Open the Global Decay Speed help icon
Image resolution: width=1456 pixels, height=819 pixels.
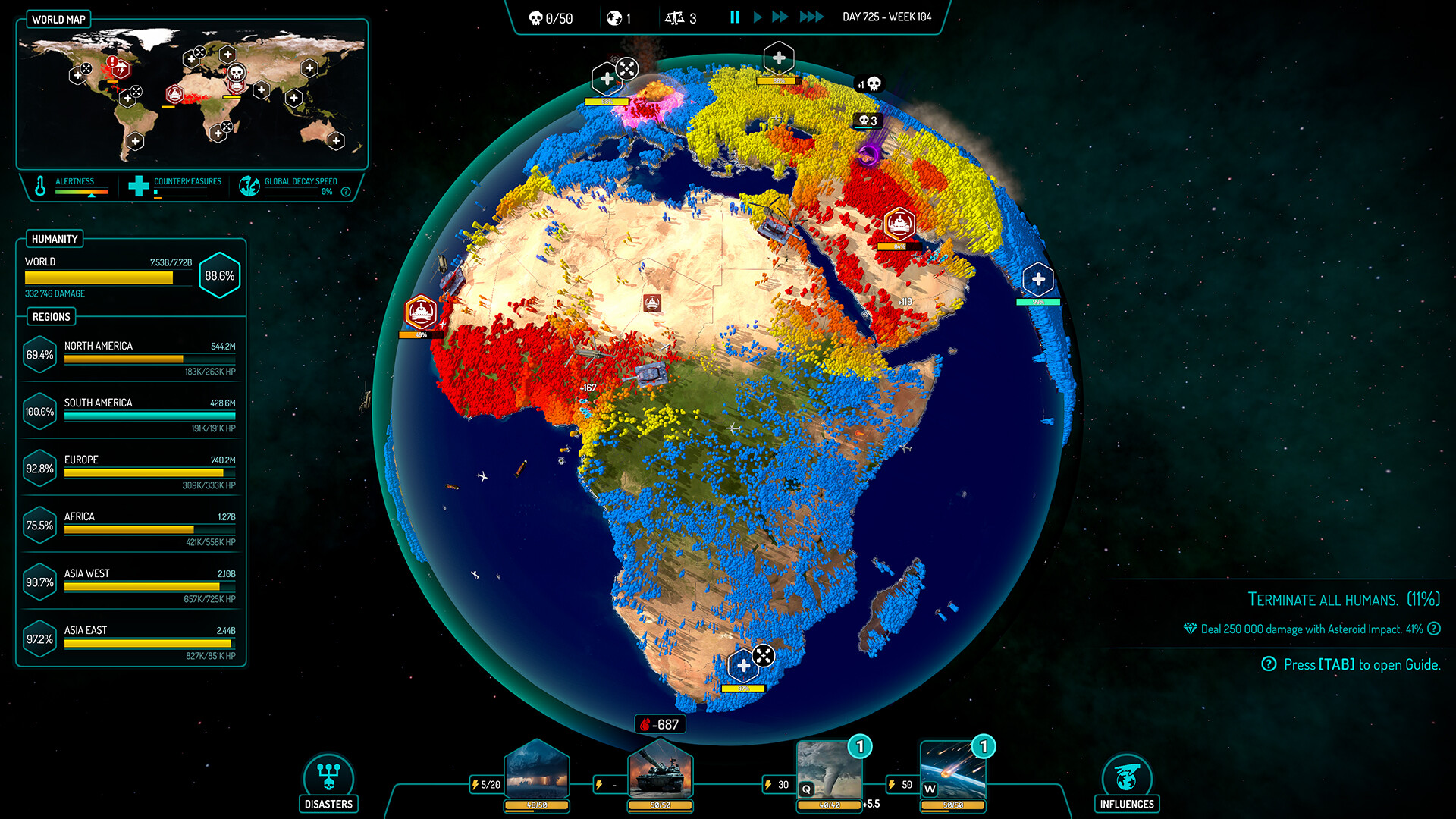pyautogui.click(x=346, y=192)
